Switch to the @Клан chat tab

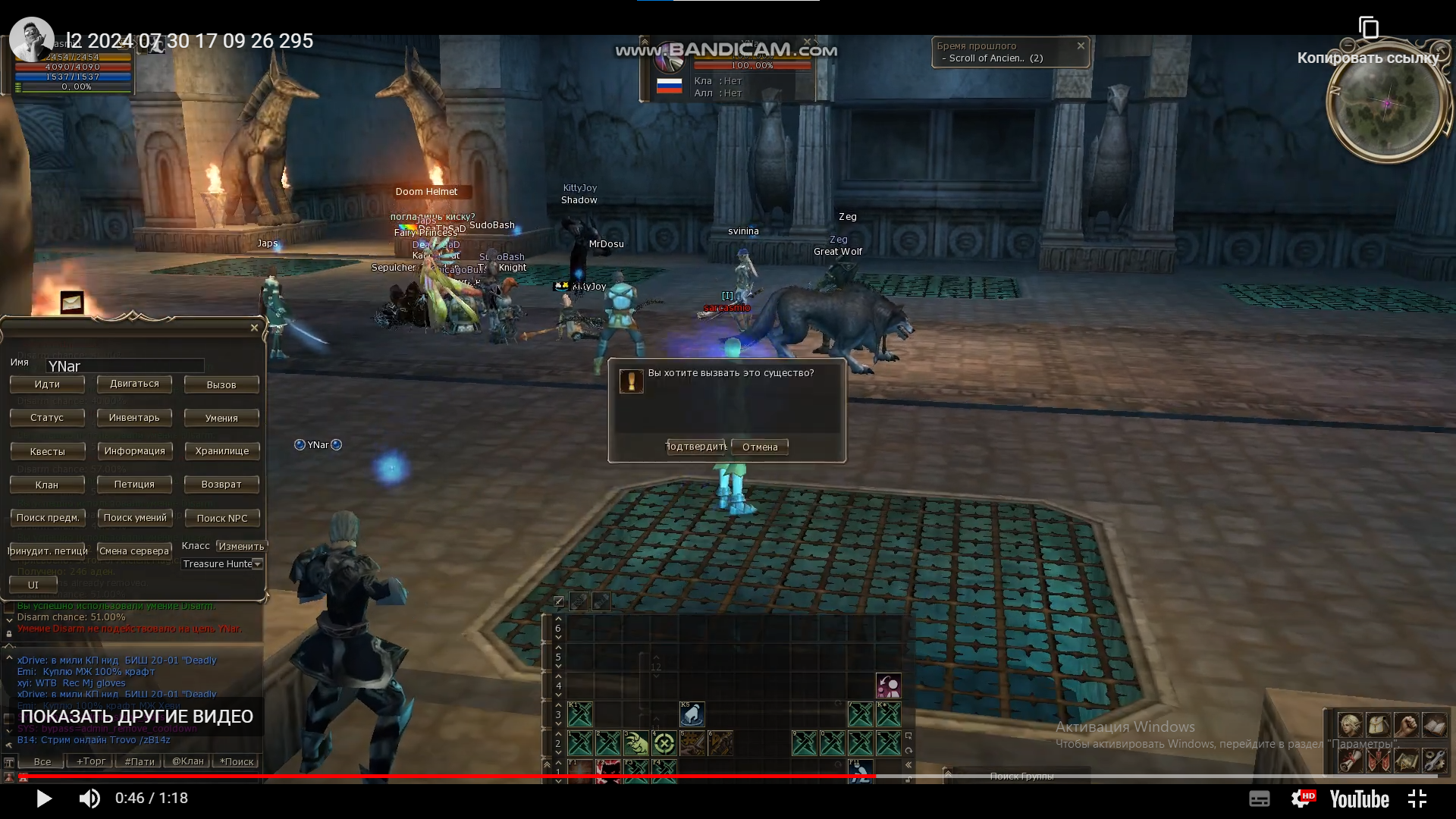(187, 761)
